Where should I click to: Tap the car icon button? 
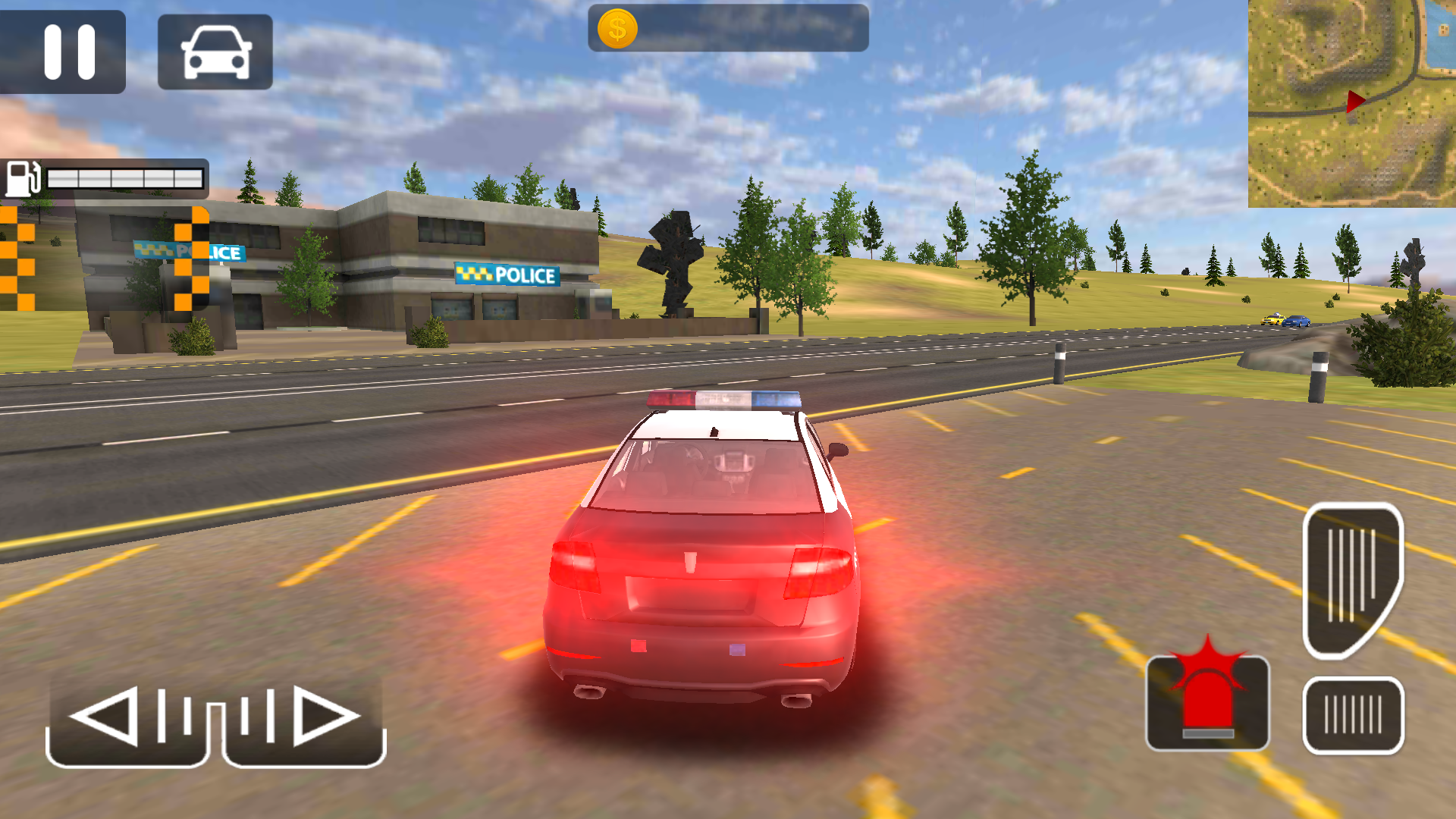click(x=215, y=52)
